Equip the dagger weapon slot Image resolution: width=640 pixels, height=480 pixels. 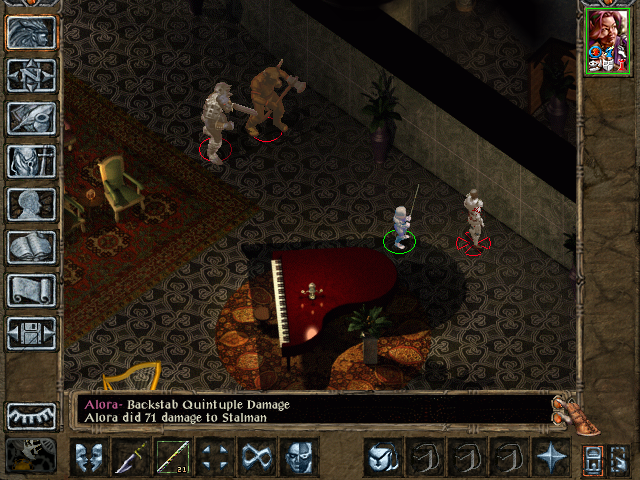(132, 457)
